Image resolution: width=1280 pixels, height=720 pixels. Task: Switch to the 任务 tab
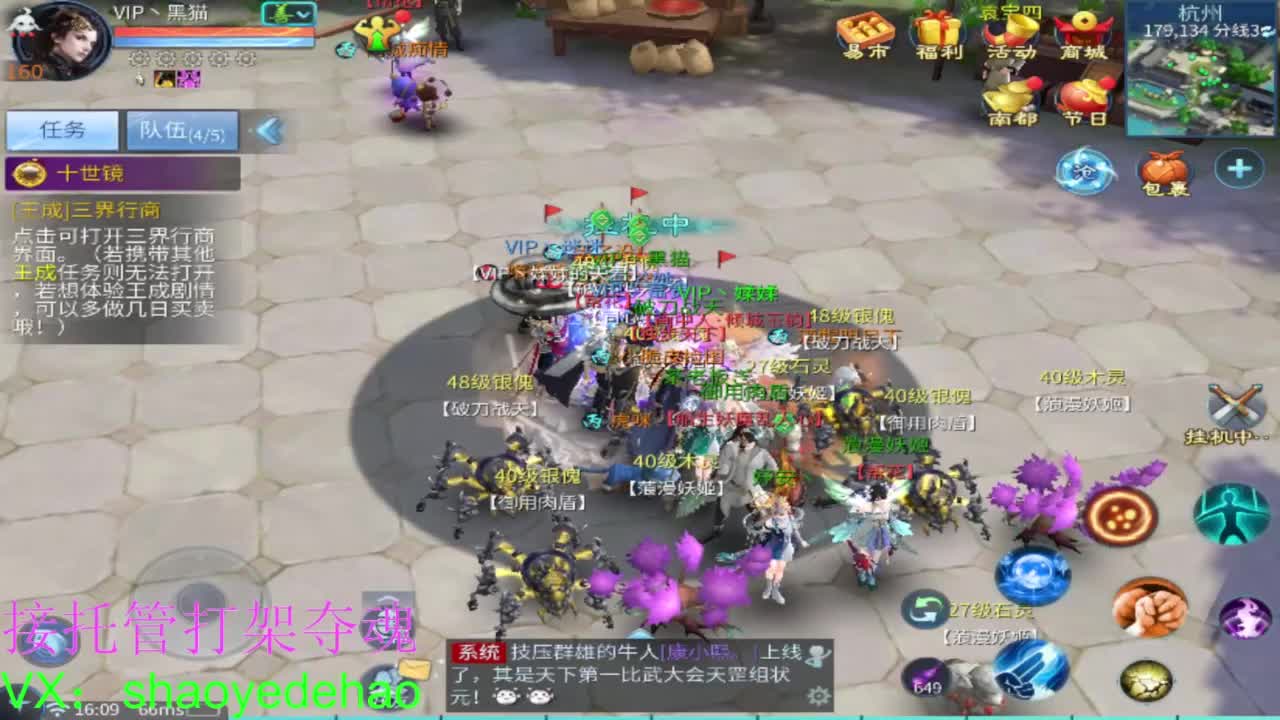pyautogui.click(x=60, y=130)
